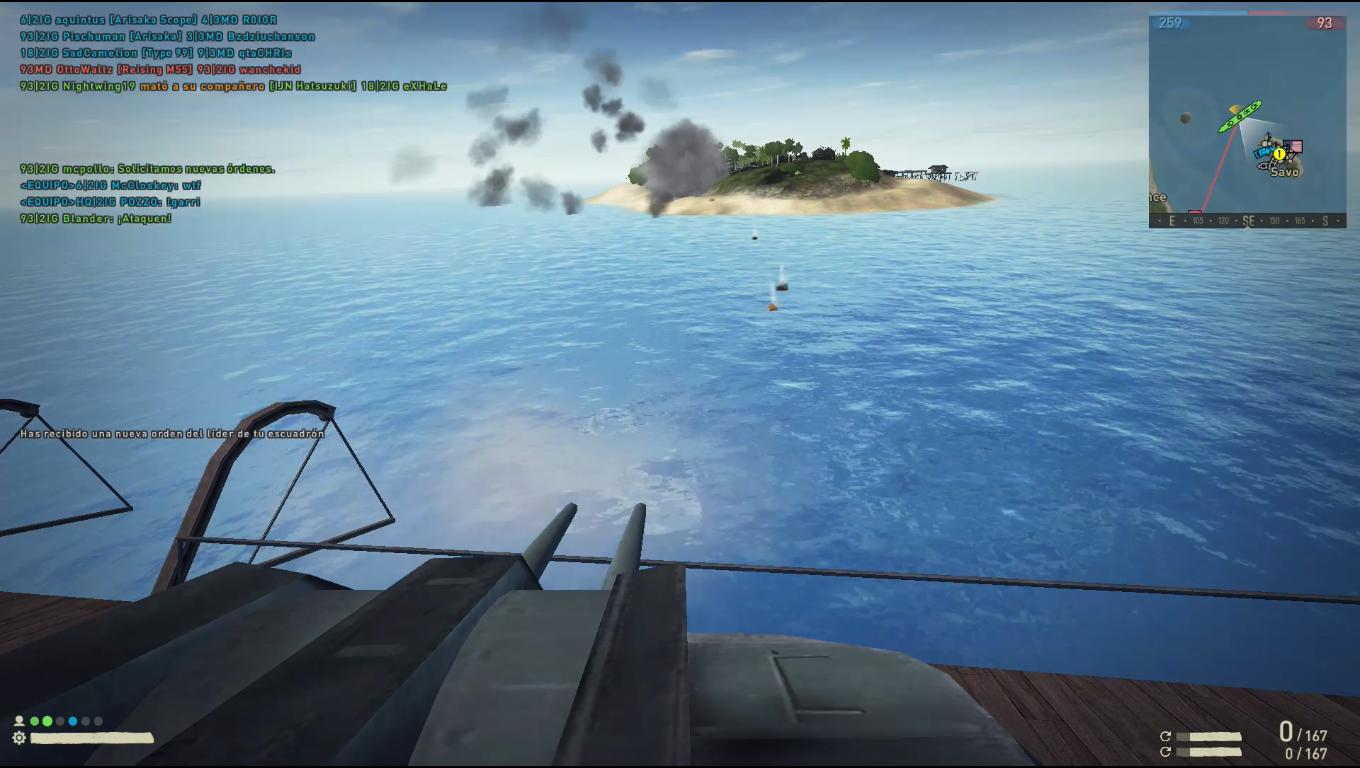Screen dimensions: 1360x768
Task: Select Blander's "¡Ataquen!" chat message
Action: click(x=96, y=218)
